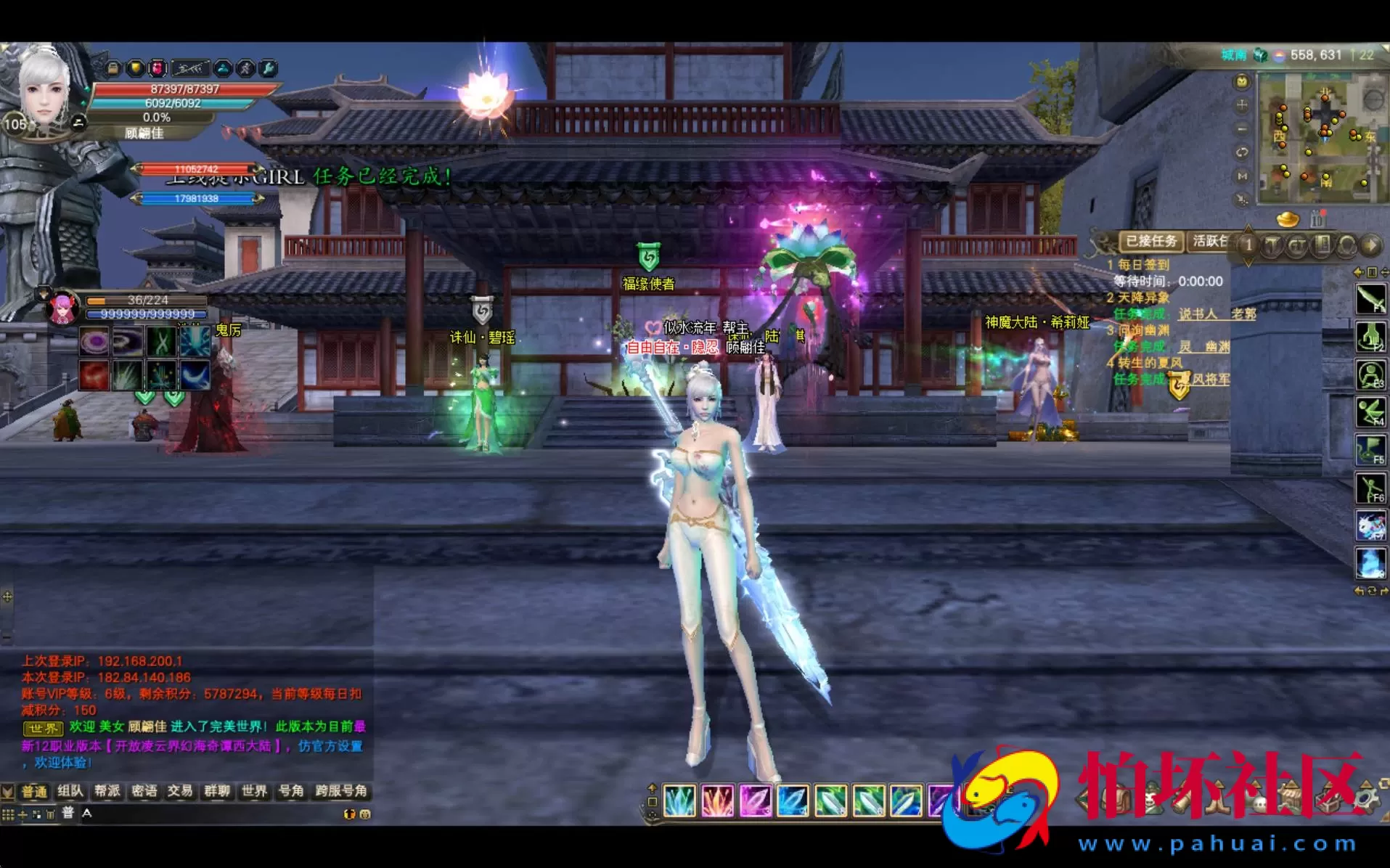Select the F3 meditation skill icon
Screen dimensions: 1390x868
pos(1370,374)
